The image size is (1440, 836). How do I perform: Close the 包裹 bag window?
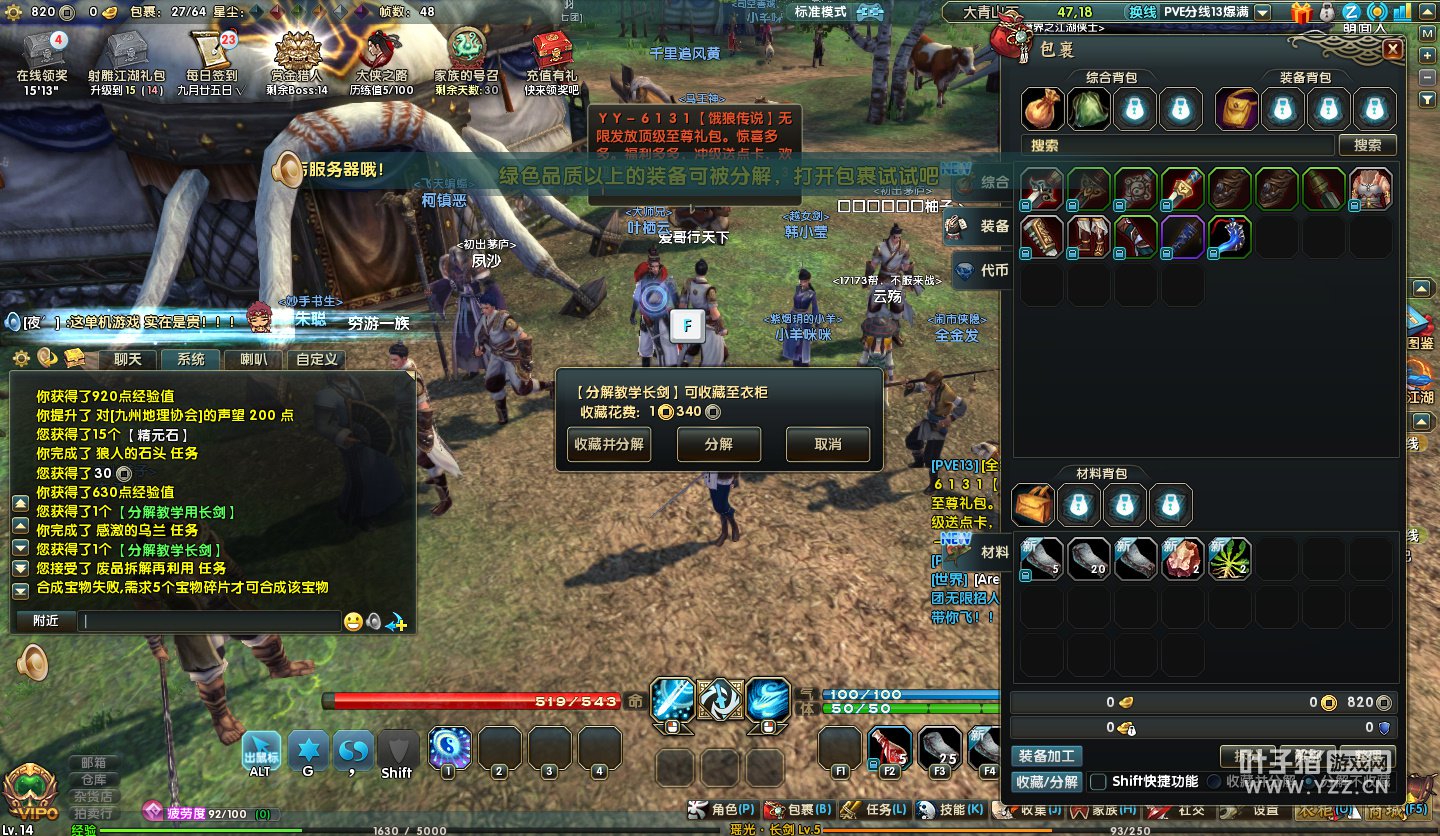coord(1393,50)
